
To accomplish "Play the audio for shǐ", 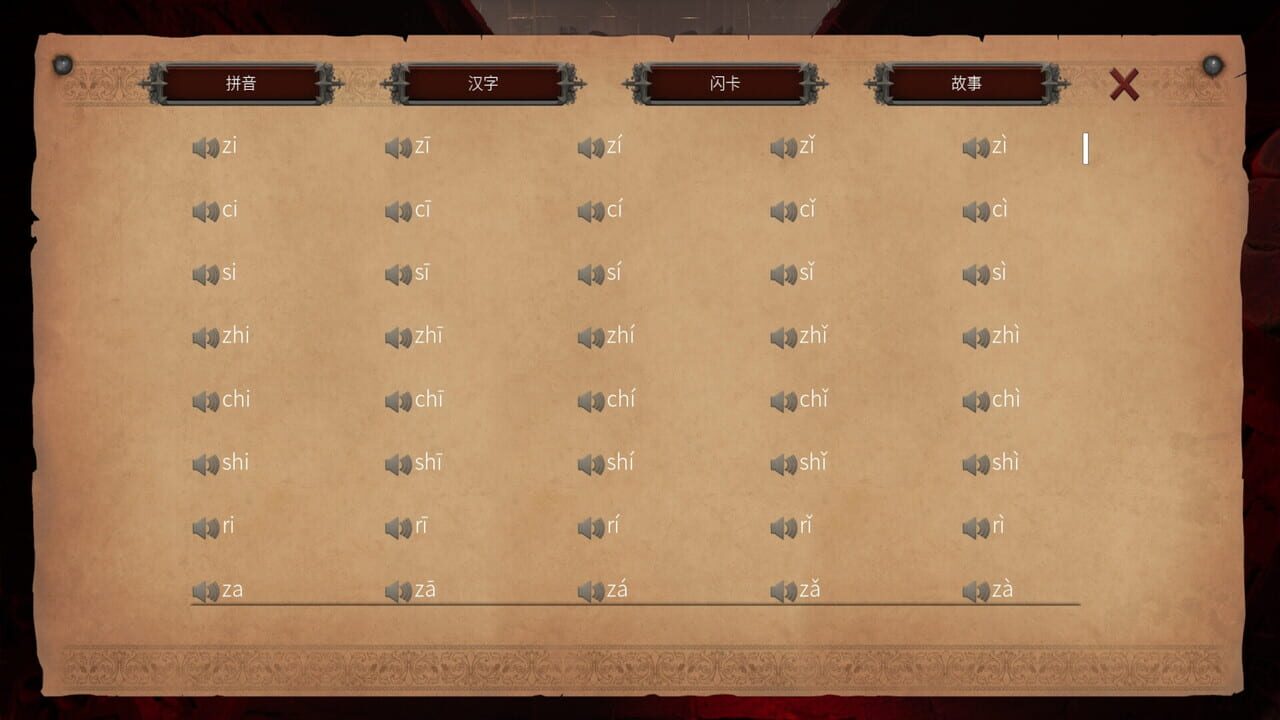I will 783,462.
